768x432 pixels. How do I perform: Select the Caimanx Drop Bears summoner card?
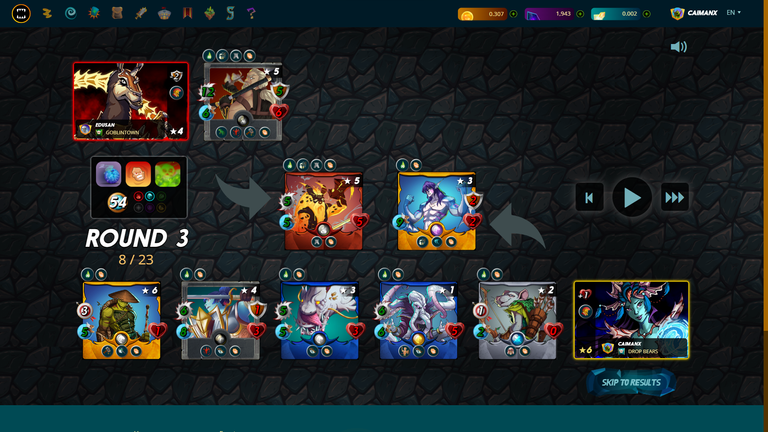pos(631,319)
